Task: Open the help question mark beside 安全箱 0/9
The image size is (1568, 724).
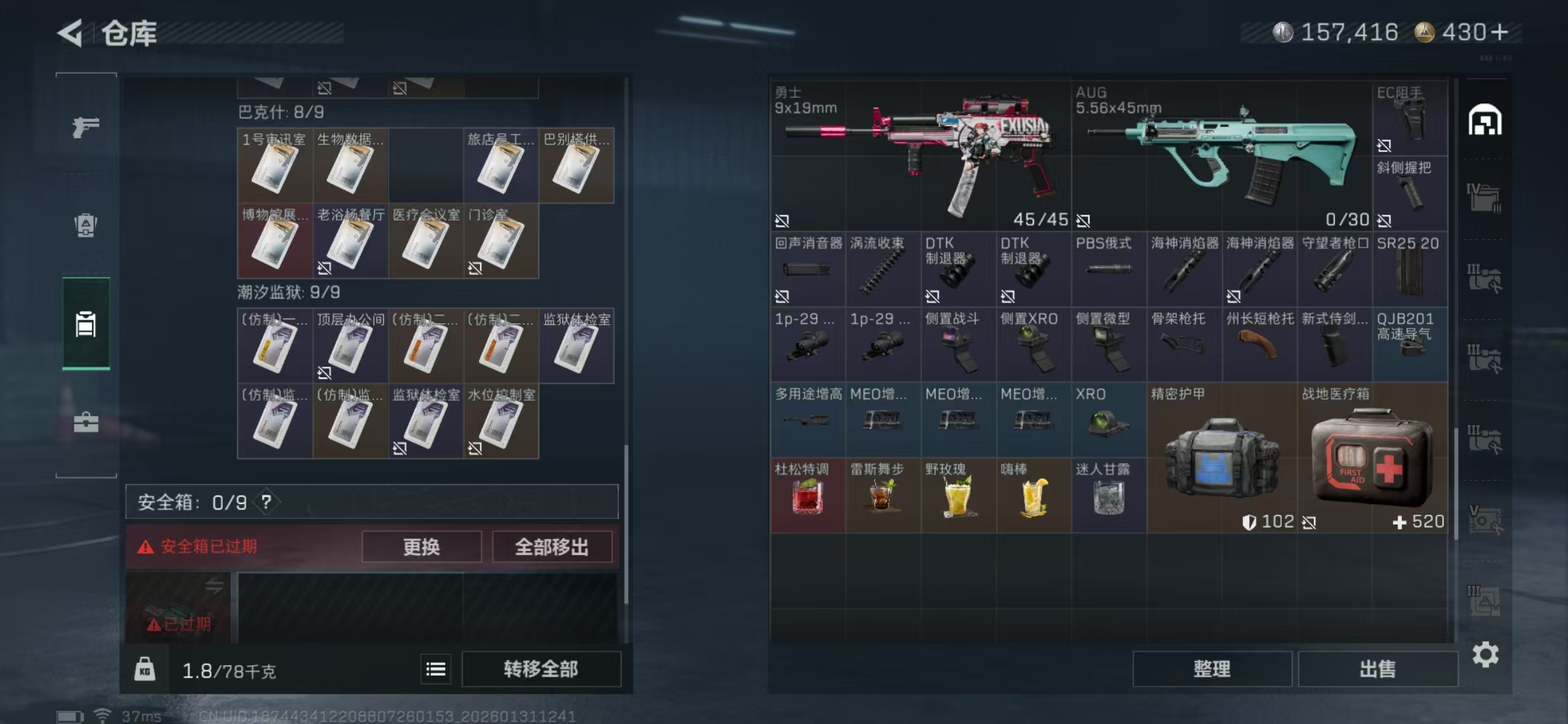Action: click(267, 502)
